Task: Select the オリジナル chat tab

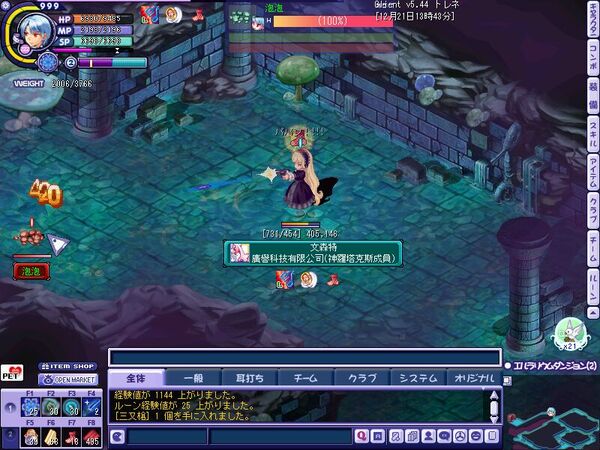Action: pos(474,378)
